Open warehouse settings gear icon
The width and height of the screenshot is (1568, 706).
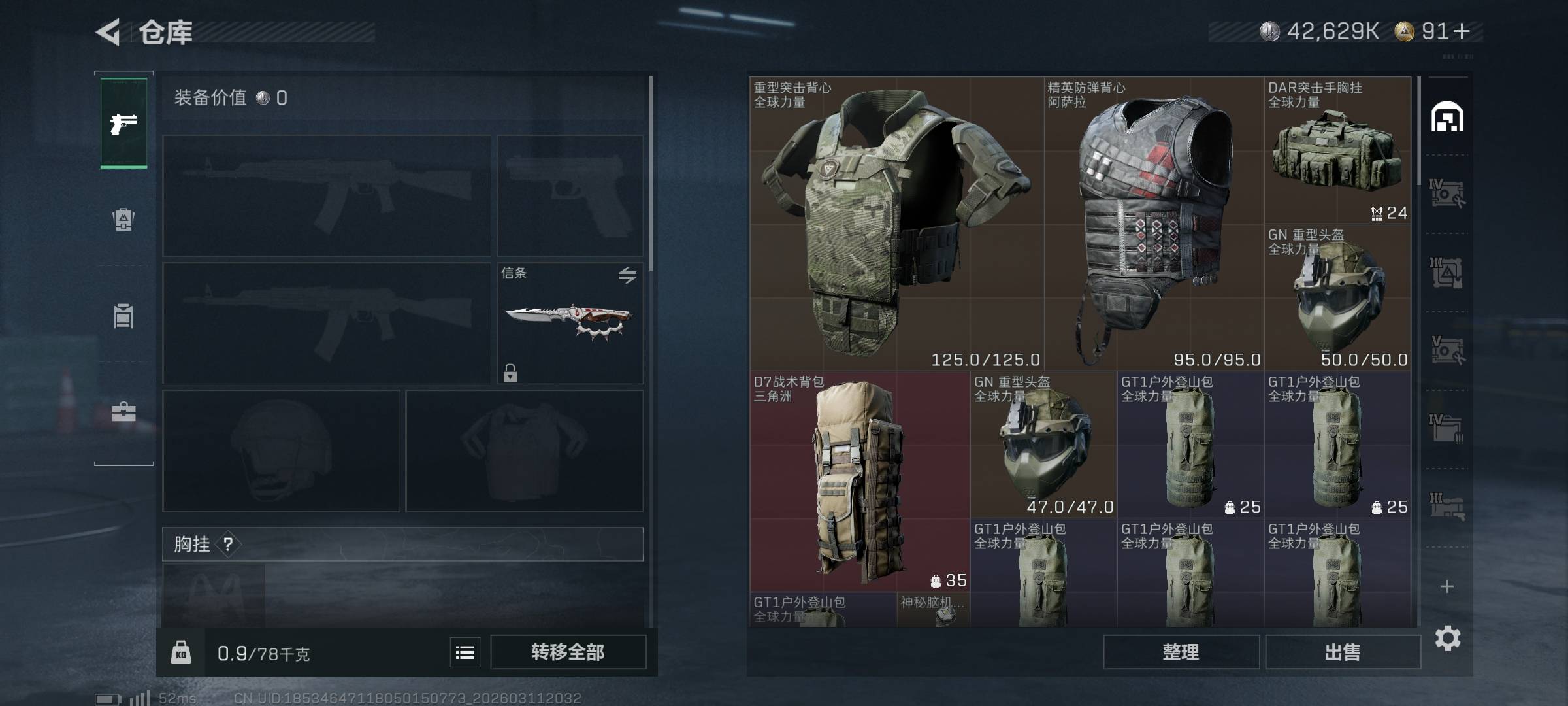tap(1447, 638)
